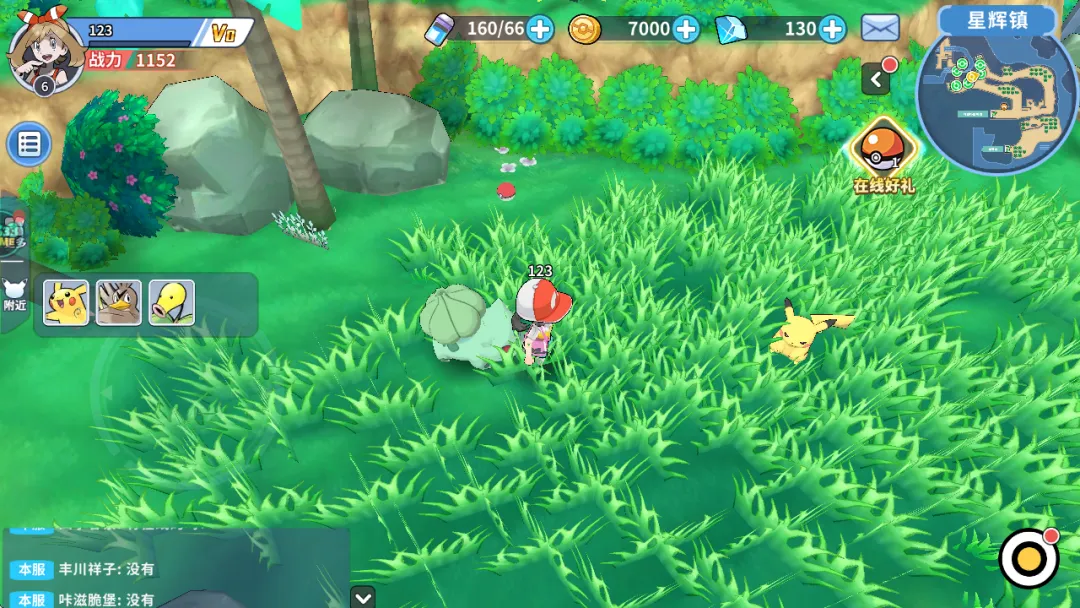Add diamonds with the plus button
The image size is (1080, 608).
coord(832,29)
